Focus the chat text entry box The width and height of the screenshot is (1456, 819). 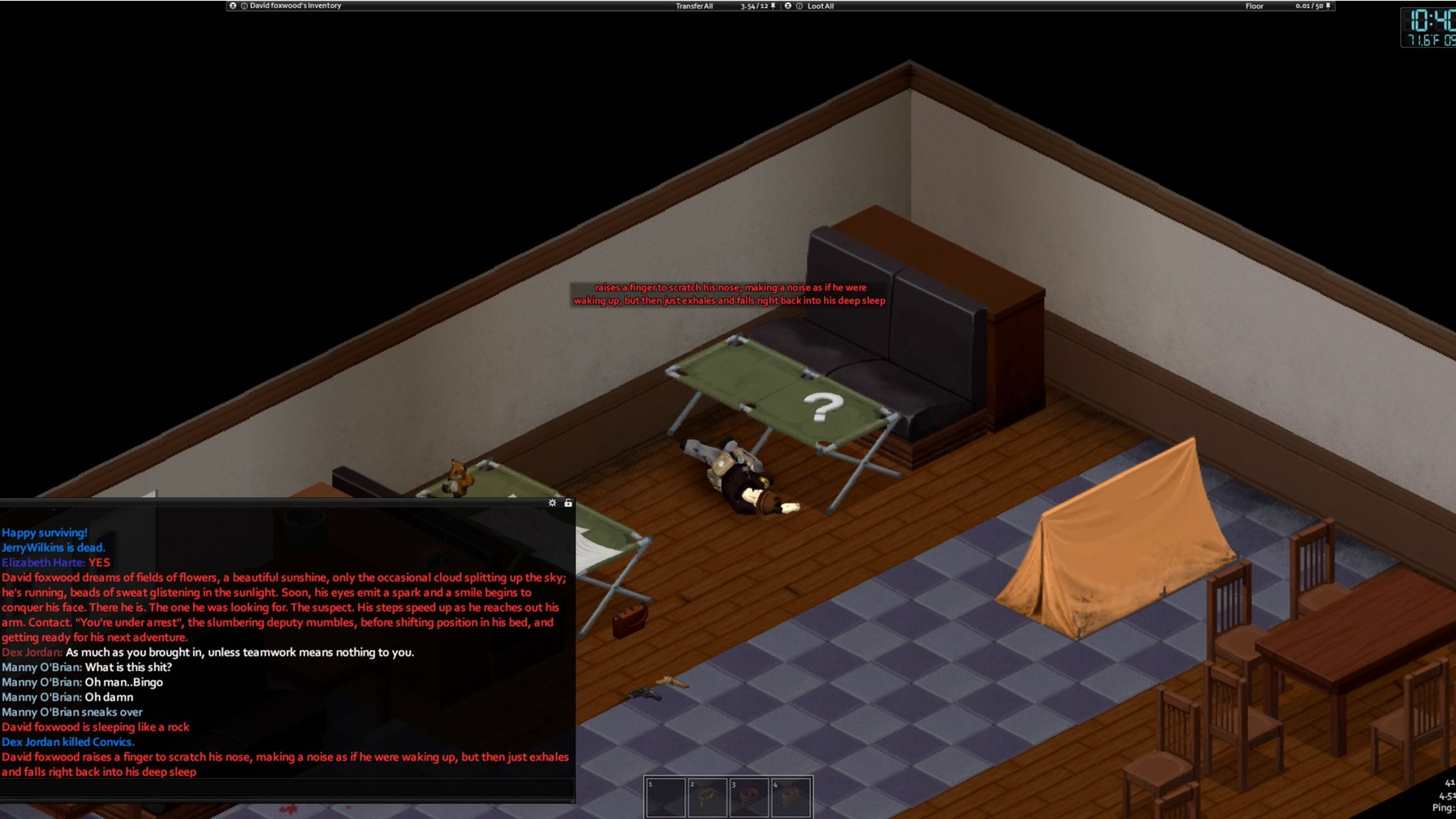[287, 787]
